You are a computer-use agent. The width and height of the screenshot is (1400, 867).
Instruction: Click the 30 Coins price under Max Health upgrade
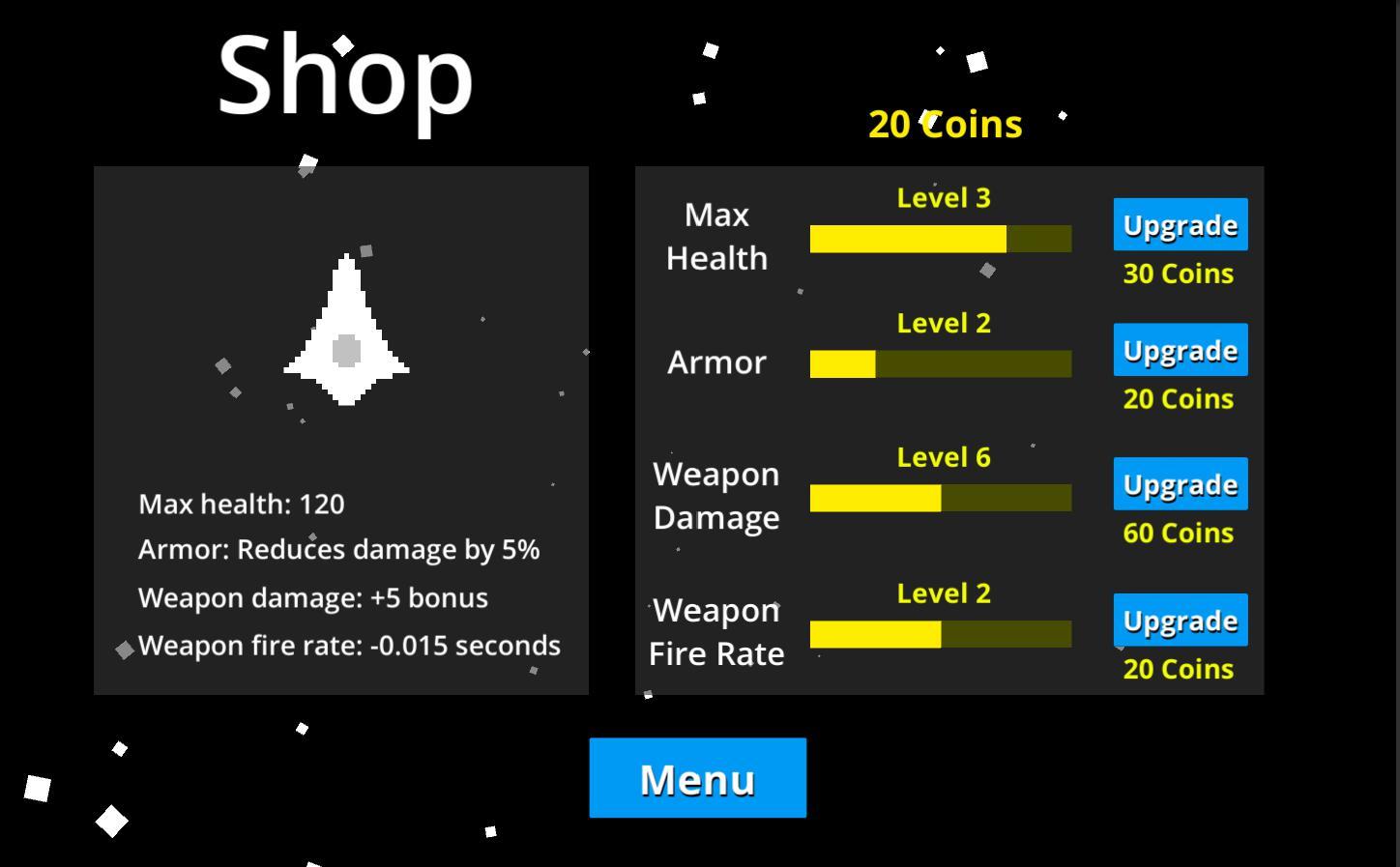click(x=1179, y=274)
